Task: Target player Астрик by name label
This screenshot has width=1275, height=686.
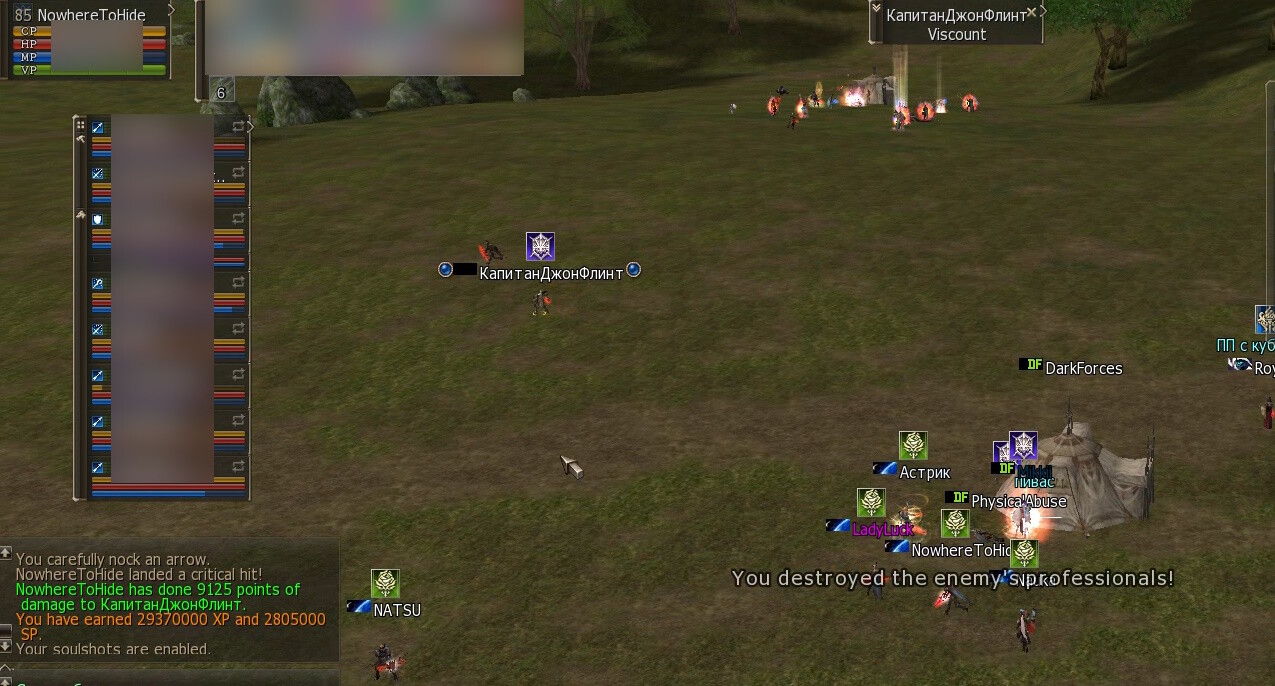Action: click(924, 473)
